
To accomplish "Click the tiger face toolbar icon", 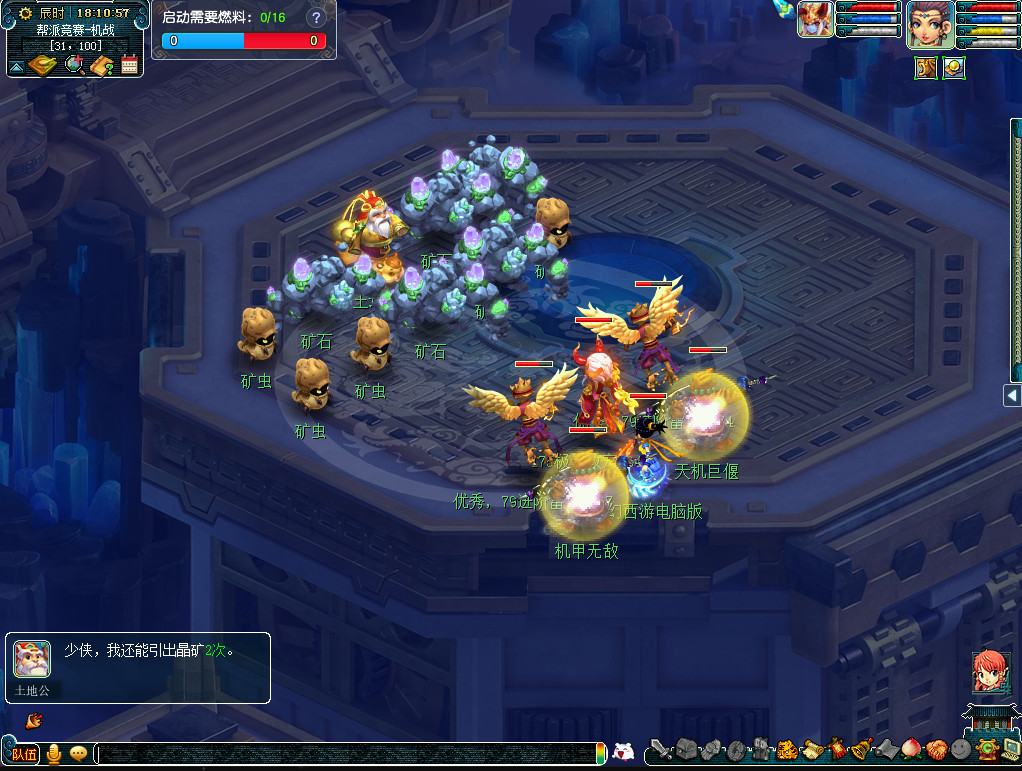I will click(x=787, y=749).
